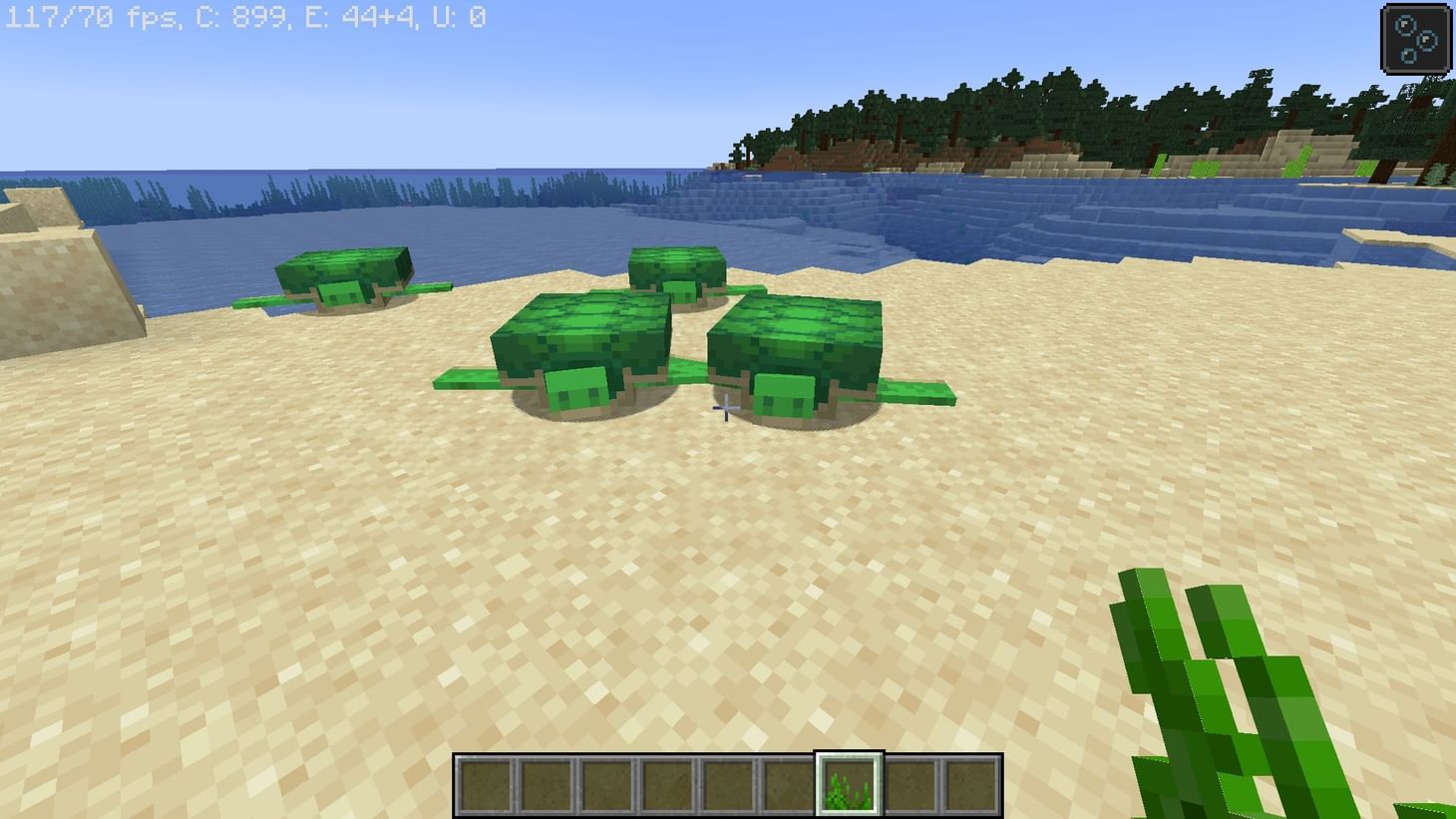The image size is (1456, 819).
Task: Click the status effect icon top-right
Action: [1416, 38]
